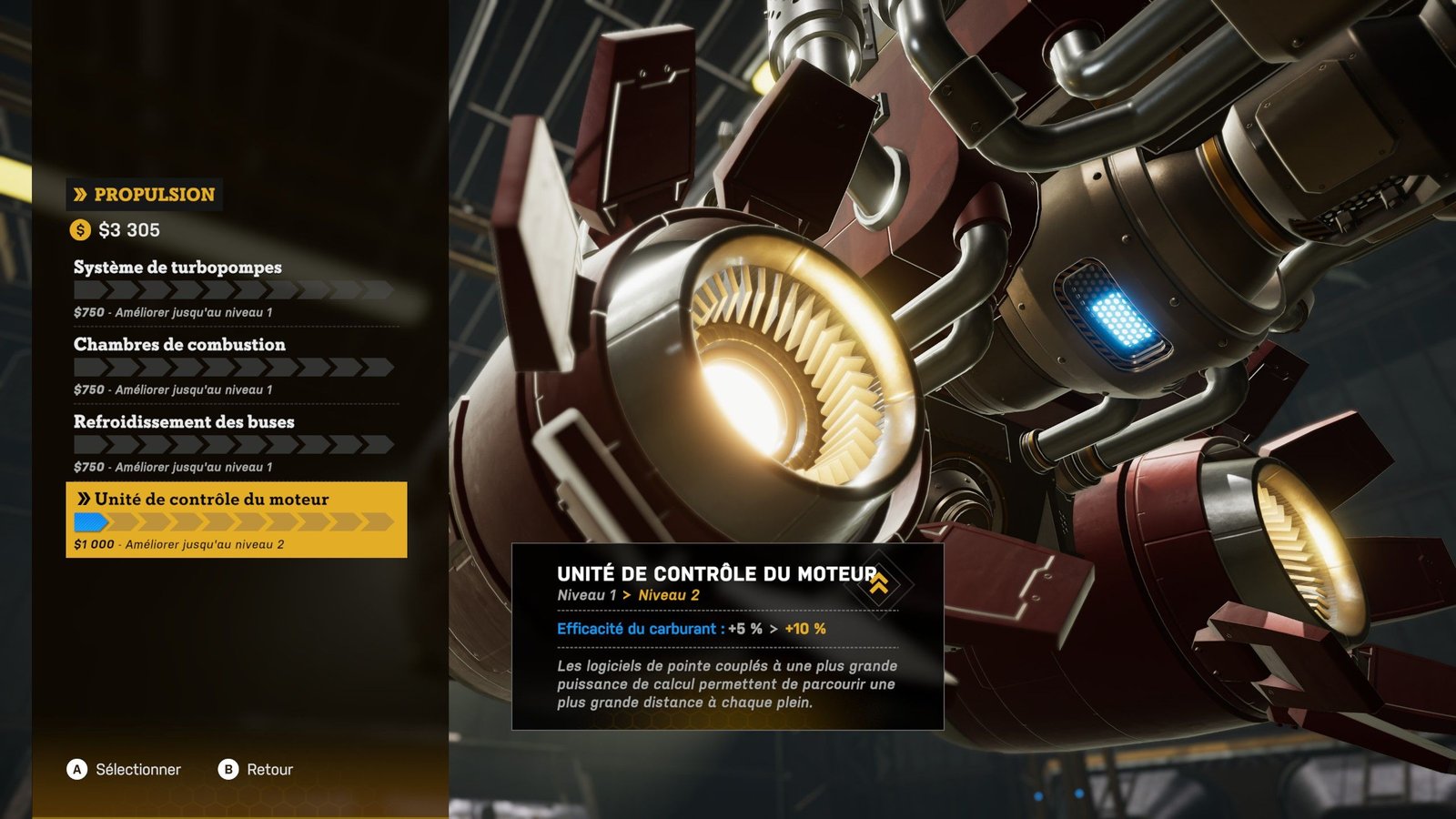This screenshot has width=1456, height=819.
Task: Select the Système de turbopompes upgrade
Action: point(235,288)
